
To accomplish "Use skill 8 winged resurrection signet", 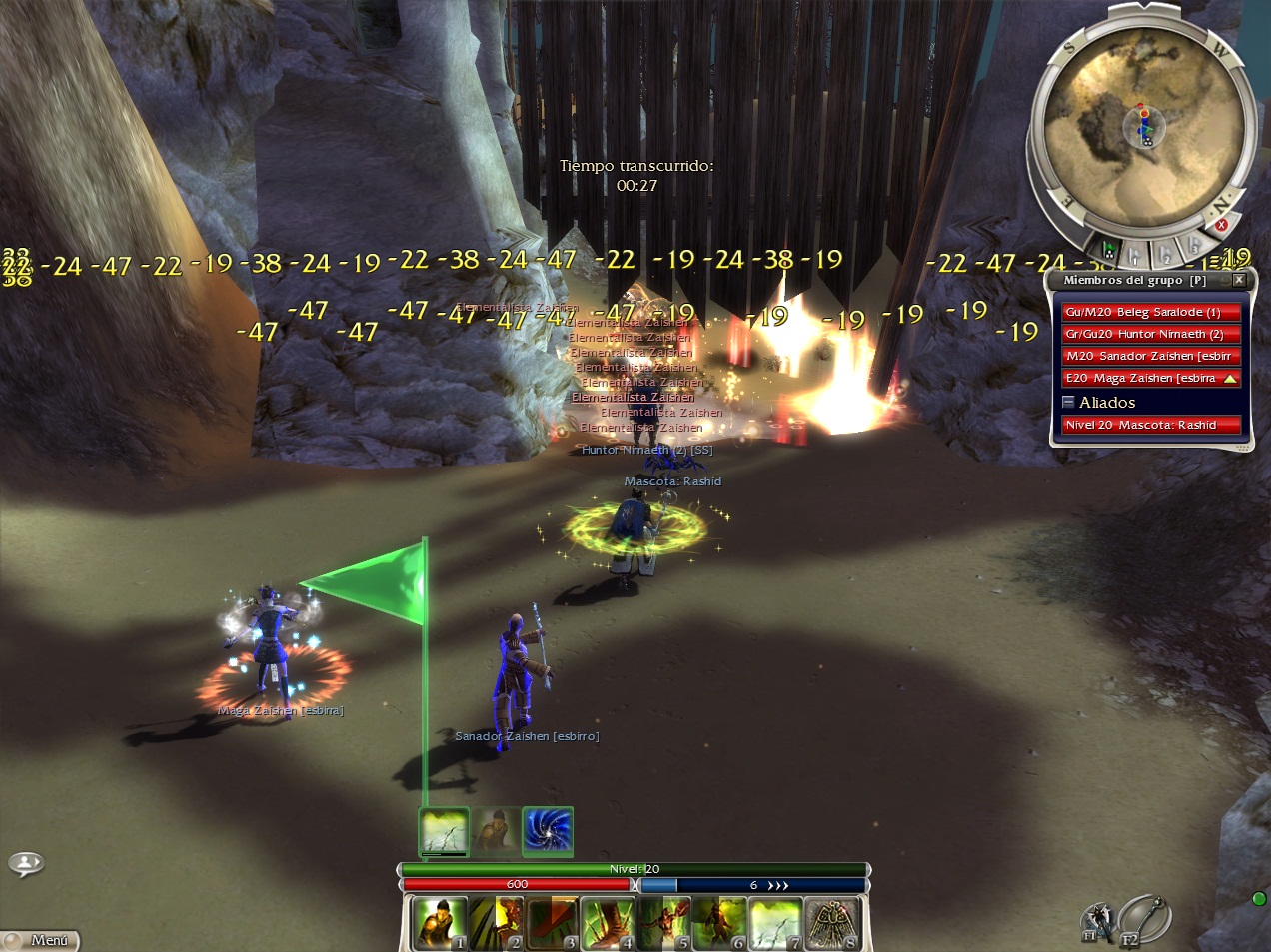I will click(831, 923).
